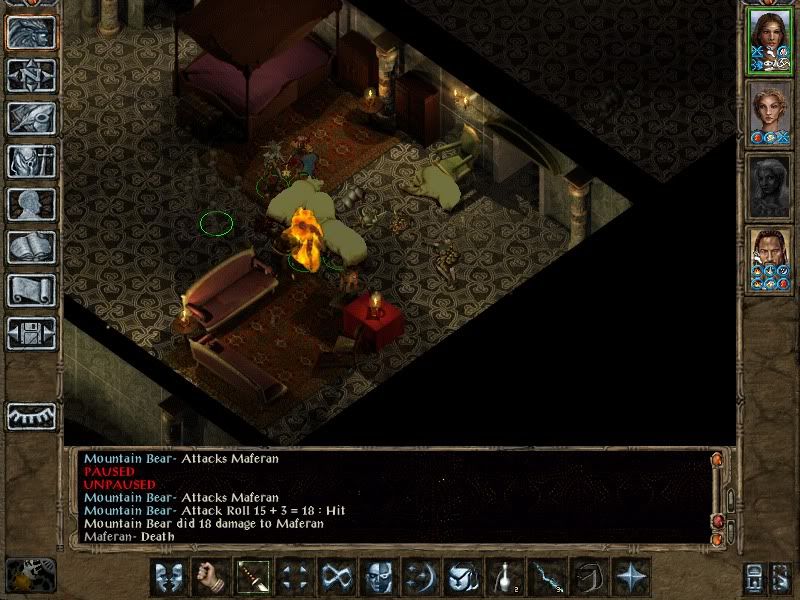This screenshot has height=600, width=800.
Task: Click the eye-shaped rest button
Action: 30,416
